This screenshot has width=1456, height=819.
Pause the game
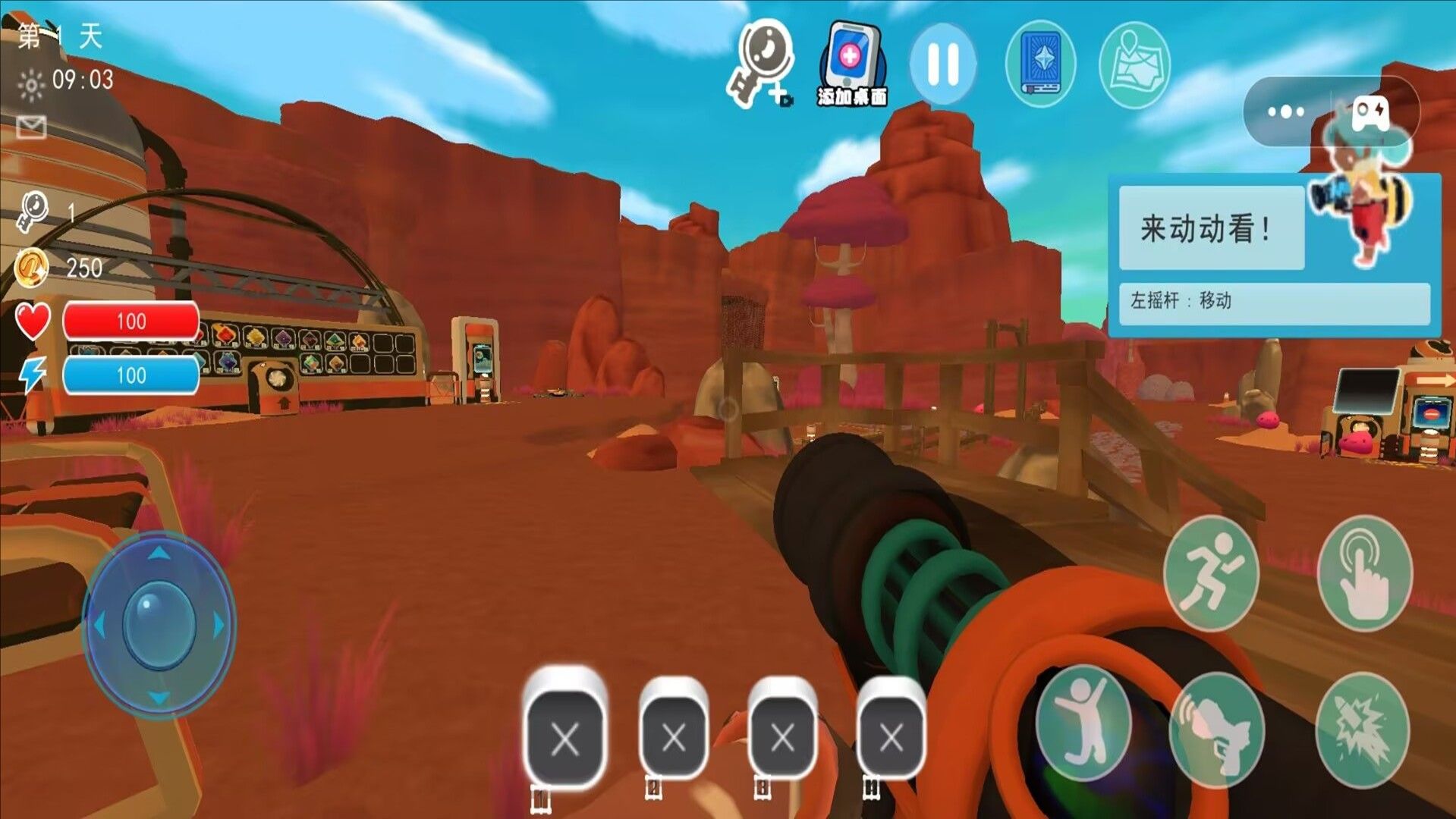click(943, 64)
